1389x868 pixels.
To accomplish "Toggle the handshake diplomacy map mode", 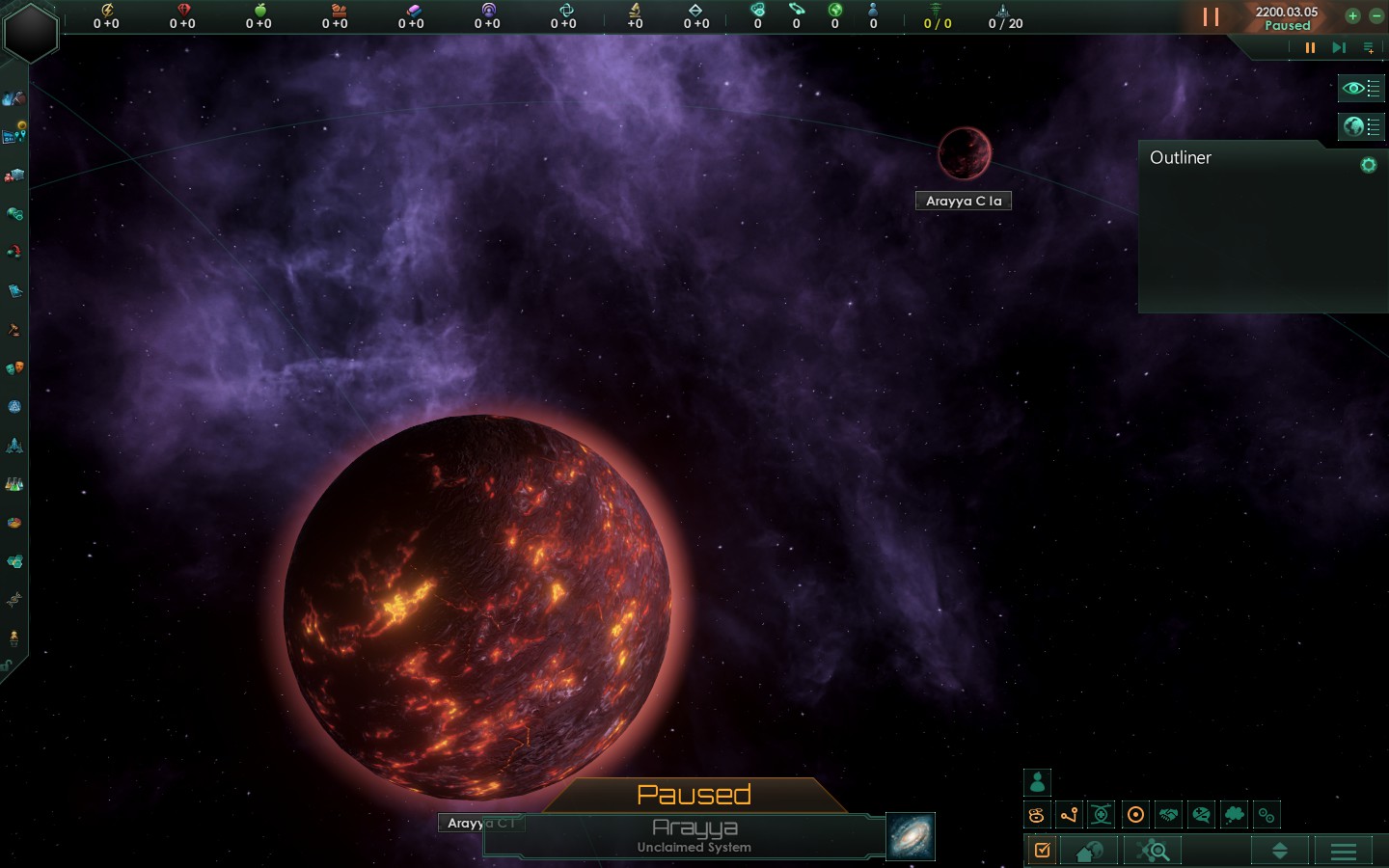I will click(x=1168, y=815).
